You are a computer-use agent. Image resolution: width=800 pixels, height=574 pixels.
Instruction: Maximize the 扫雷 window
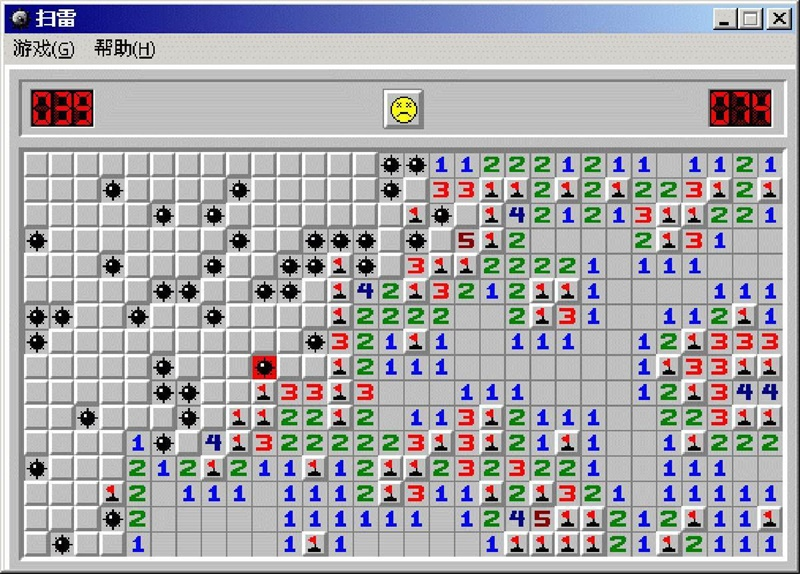pyautogui.click(x=751, y=18)
